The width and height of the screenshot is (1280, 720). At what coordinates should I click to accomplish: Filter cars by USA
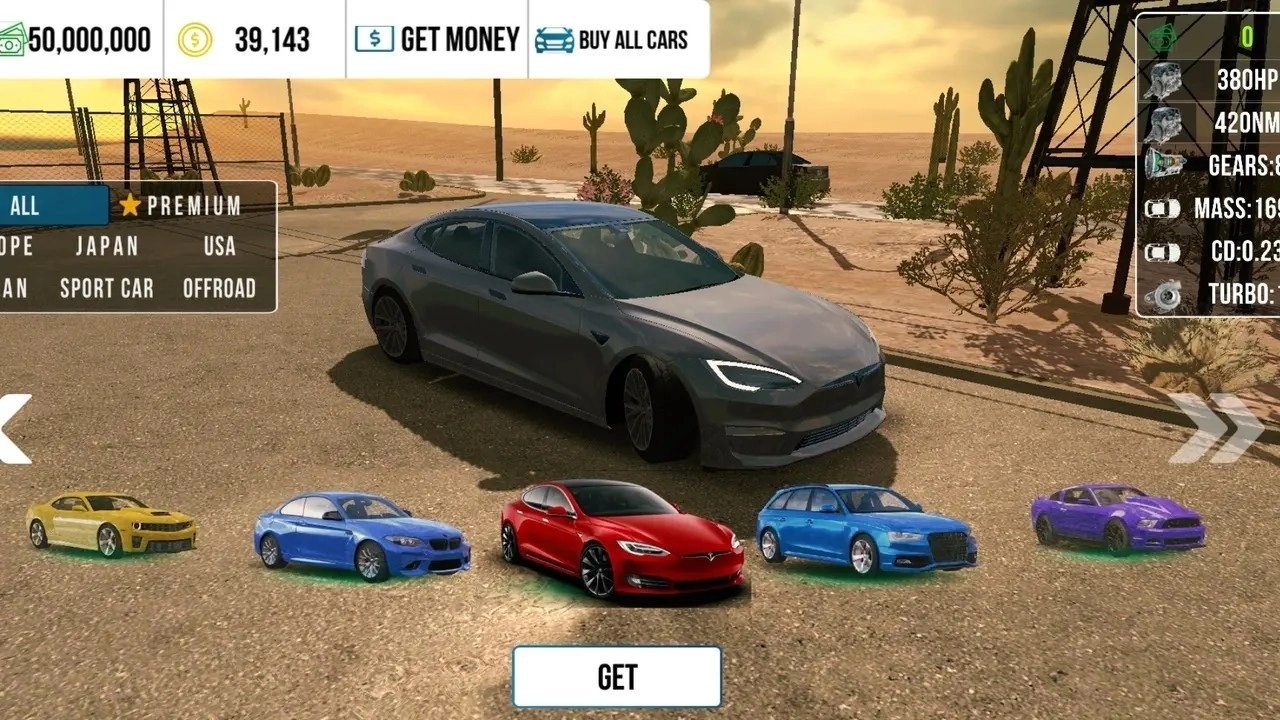click(x=219, y=246)
